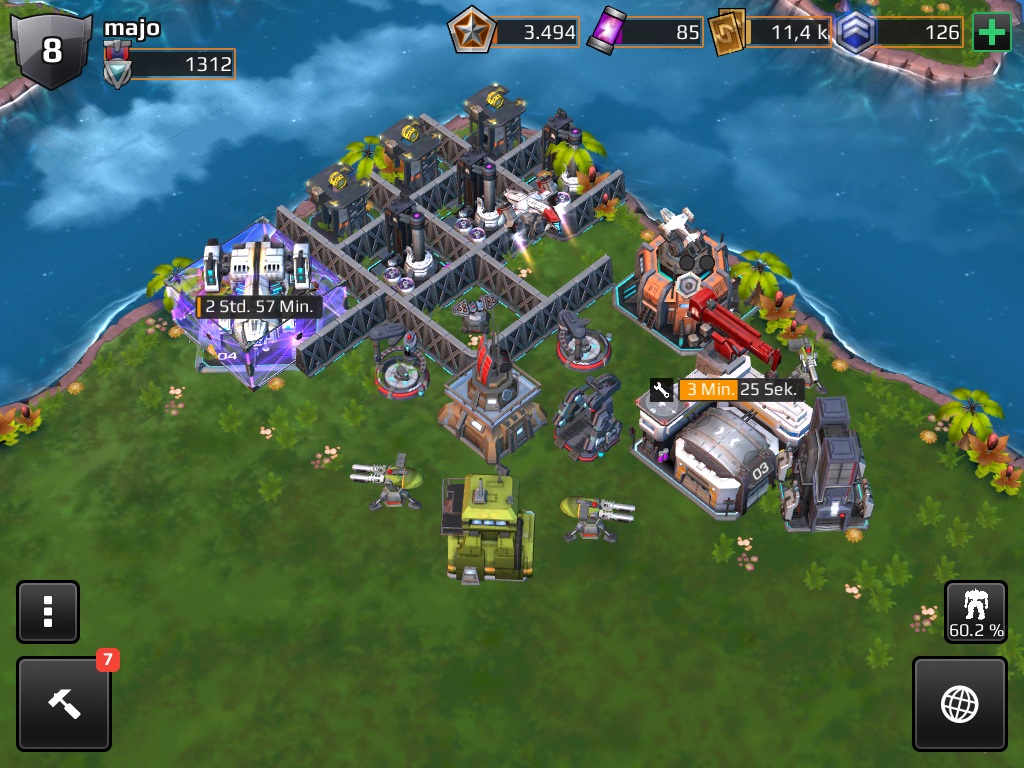Screen dimensions: 1024x768
Task: Open the world map globe button
Action: pos(959,703)
